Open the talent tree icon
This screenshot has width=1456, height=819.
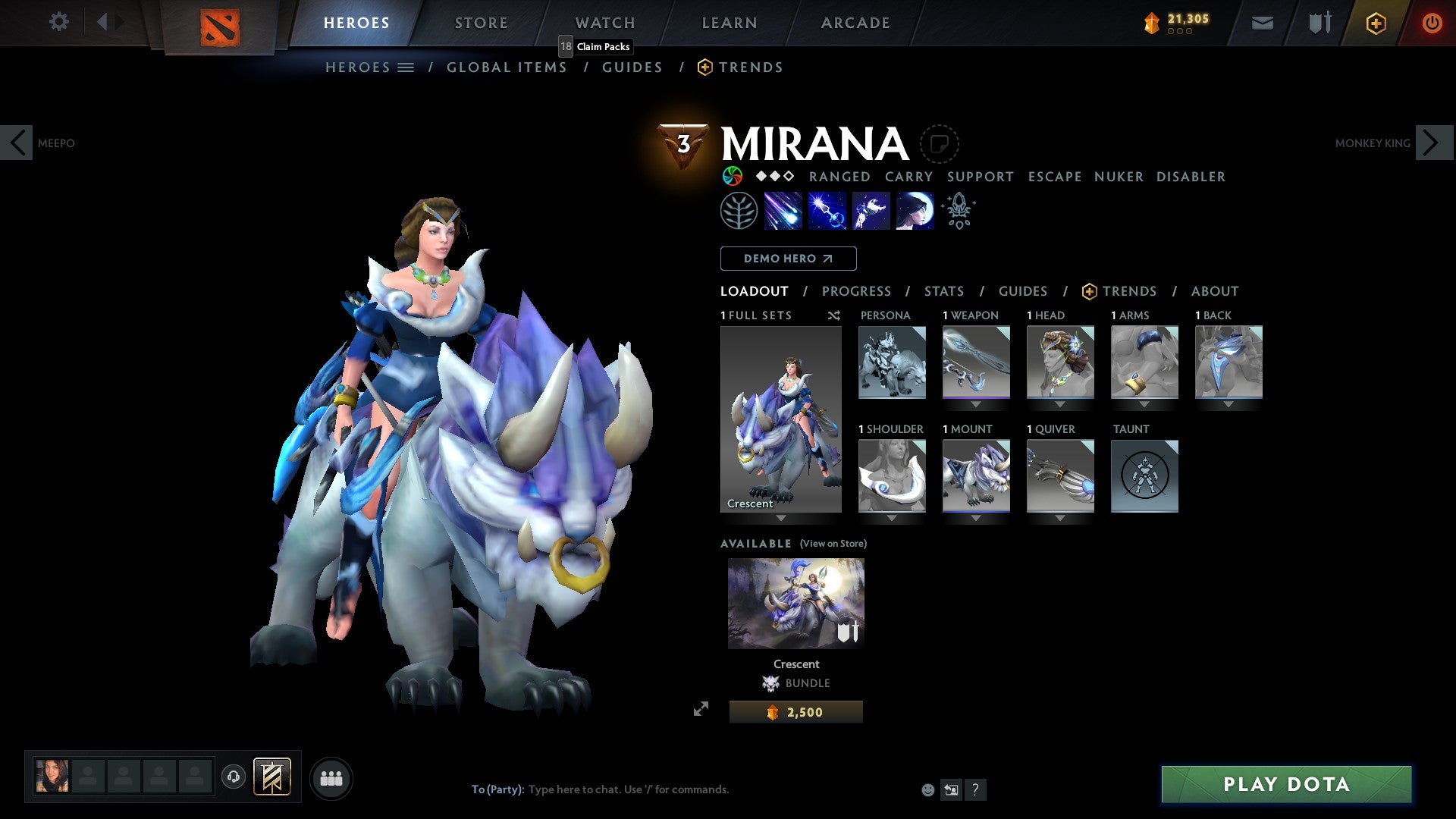739,211
